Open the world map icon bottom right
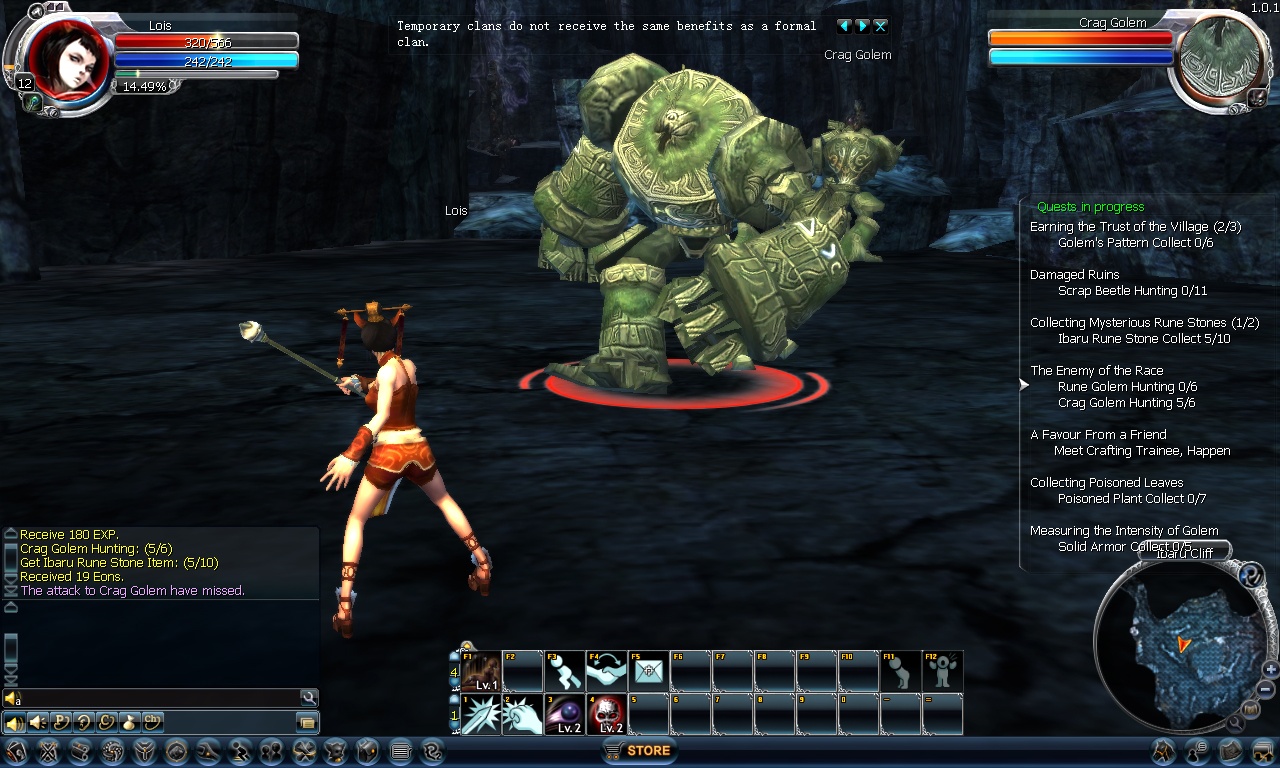This screenshot has height=768, width=1280. (1231, 751)
